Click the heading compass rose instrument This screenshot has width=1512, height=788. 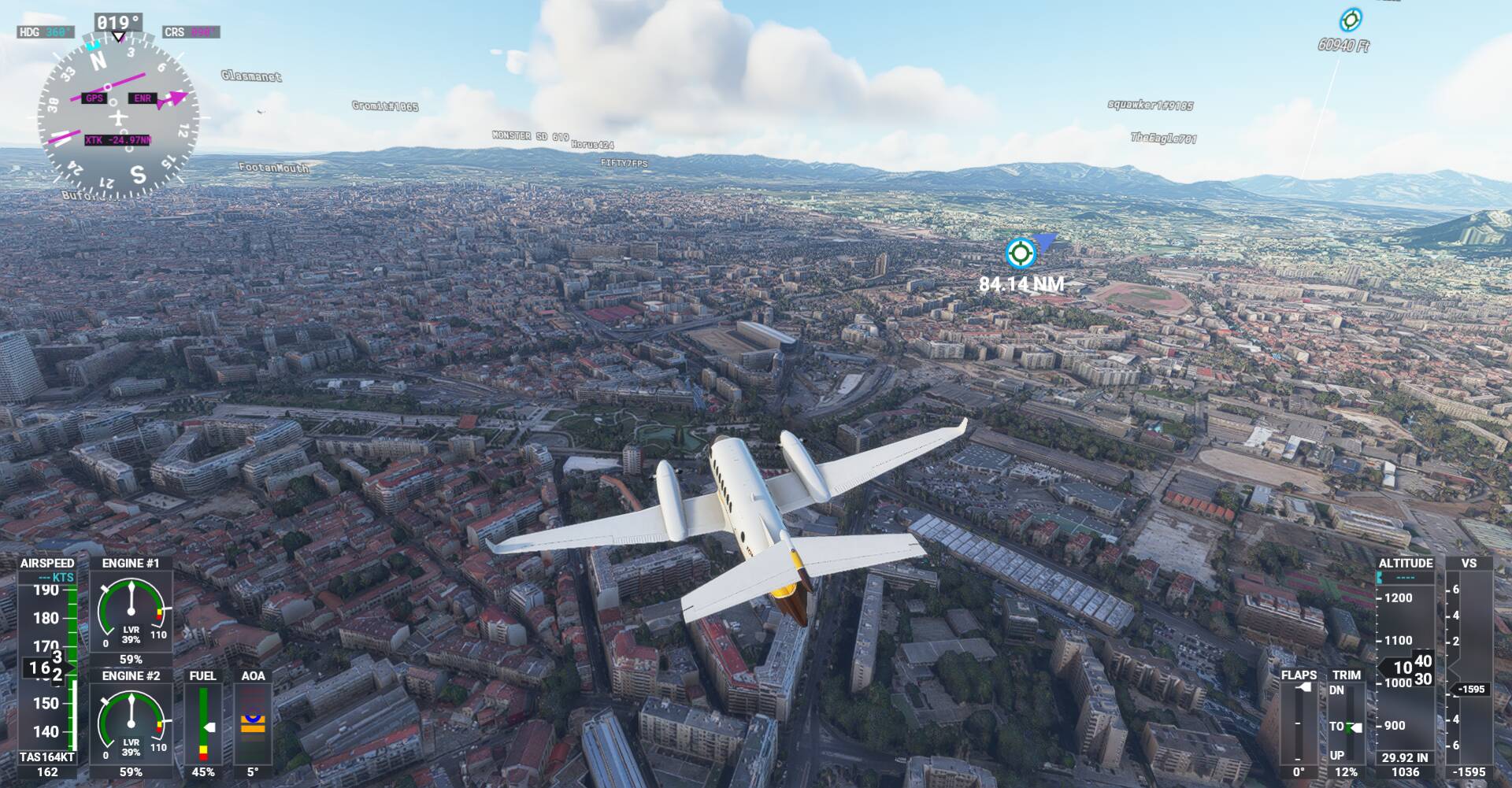118,118
